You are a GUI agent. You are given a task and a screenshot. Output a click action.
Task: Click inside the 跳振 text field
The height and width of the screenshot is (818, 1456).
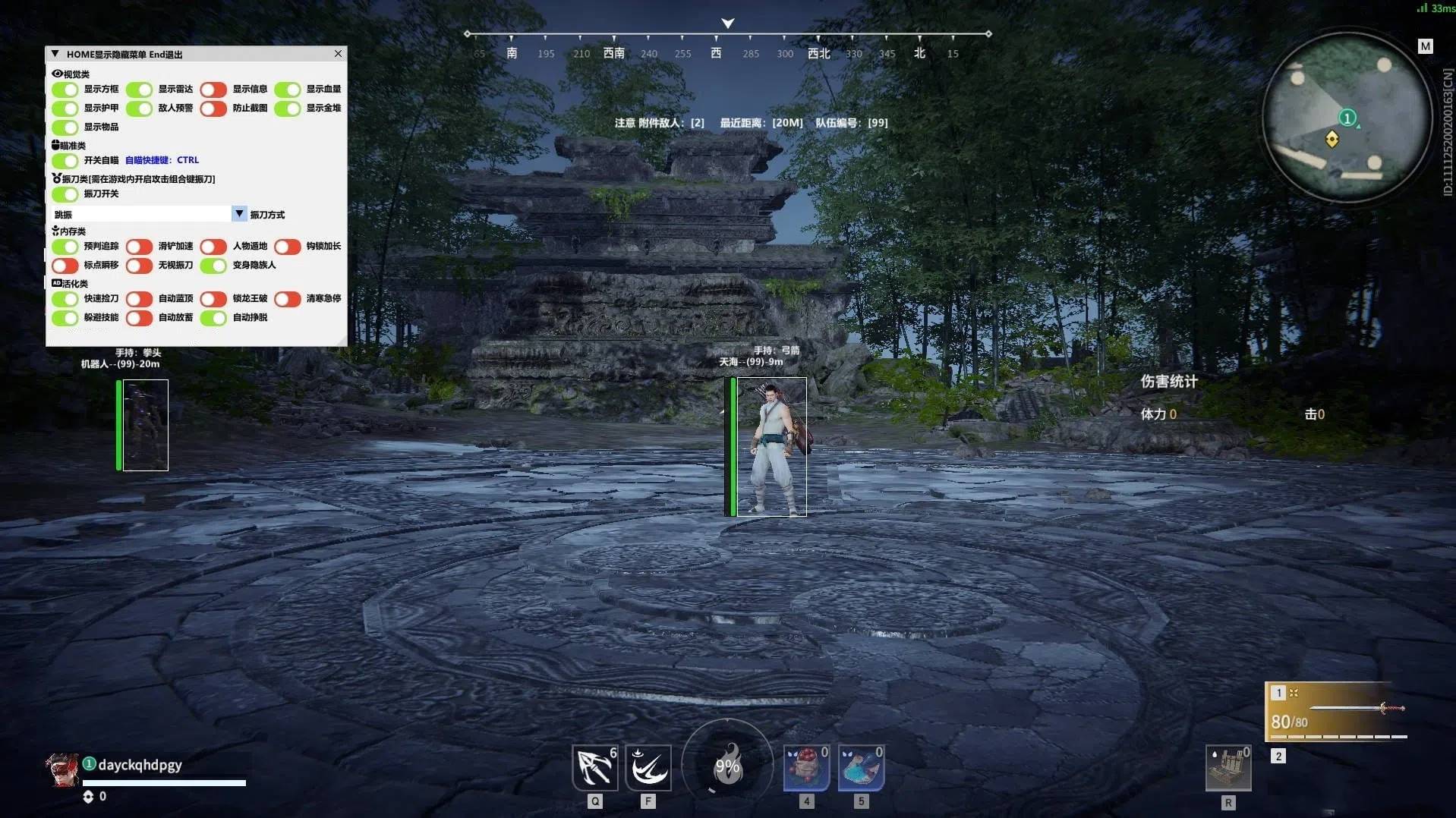click(140, 214)
